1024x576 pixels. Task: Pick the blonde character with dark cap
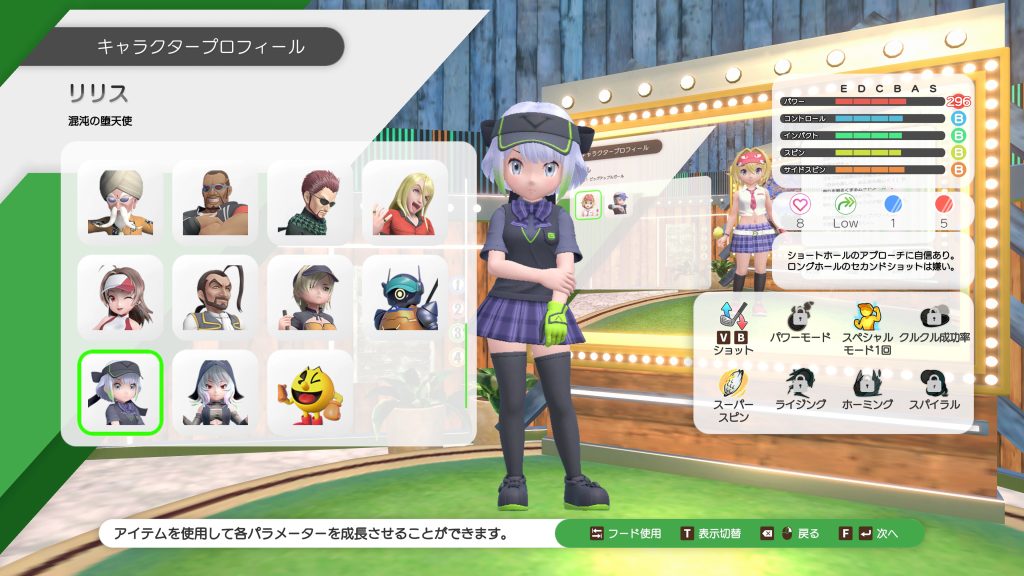click(310, 297)
